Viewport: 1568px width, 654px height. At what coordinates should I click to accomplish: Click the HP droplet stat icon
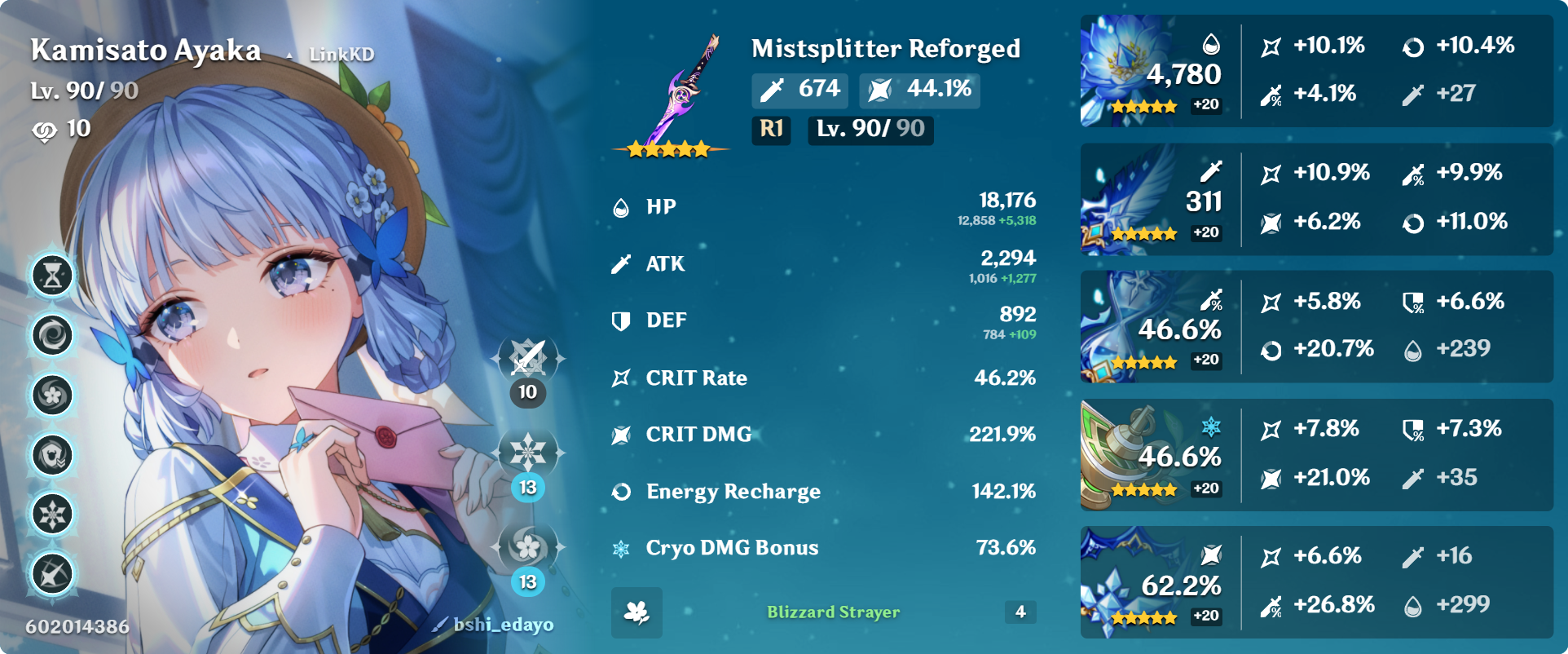622,206
